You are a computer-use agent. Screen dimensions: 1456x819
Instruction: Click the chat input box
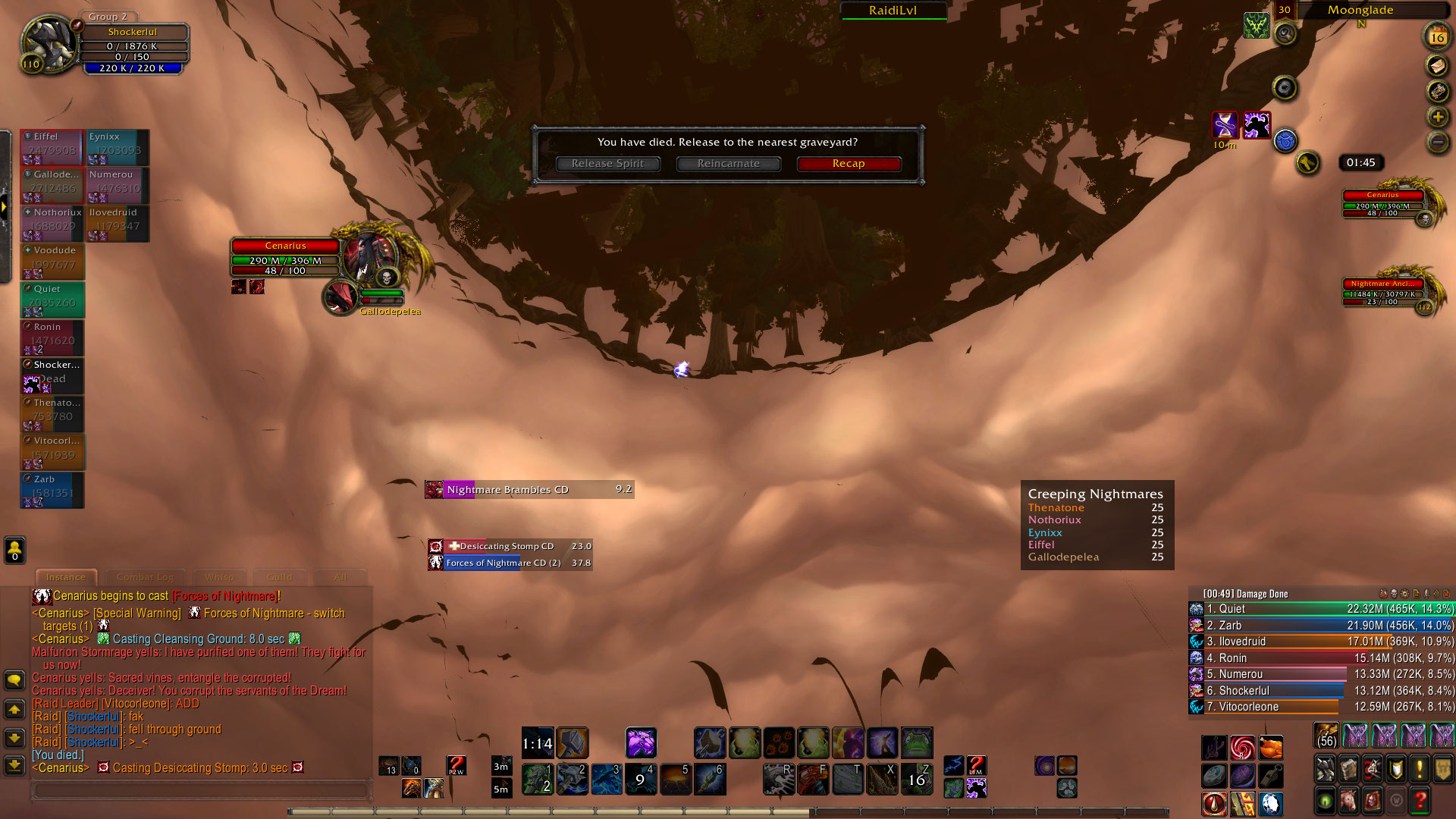[x=201, y=790]
